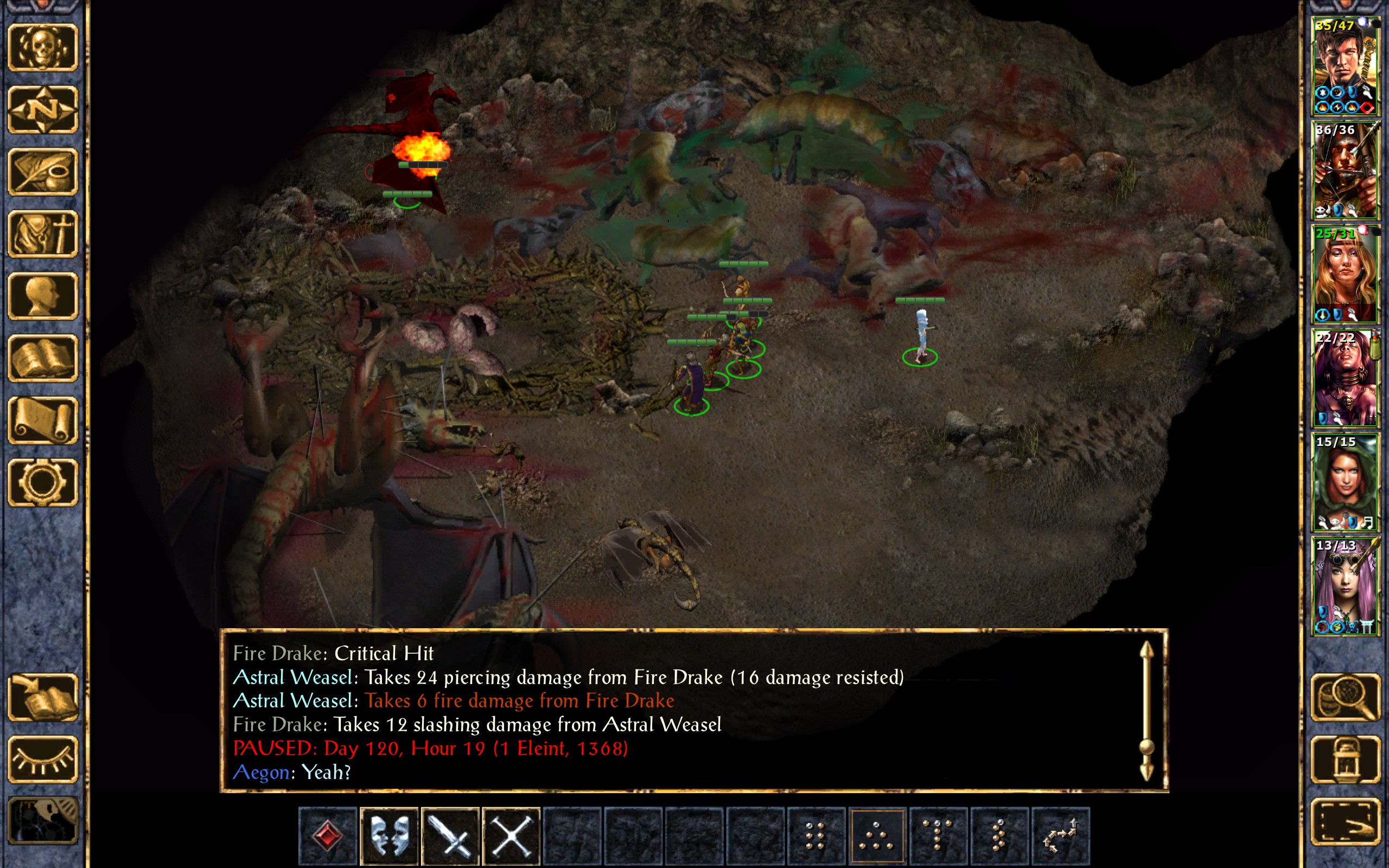This screenshot has height=868, width=1389.
Task: Choose the sword attack action
Action: [450, 836]
